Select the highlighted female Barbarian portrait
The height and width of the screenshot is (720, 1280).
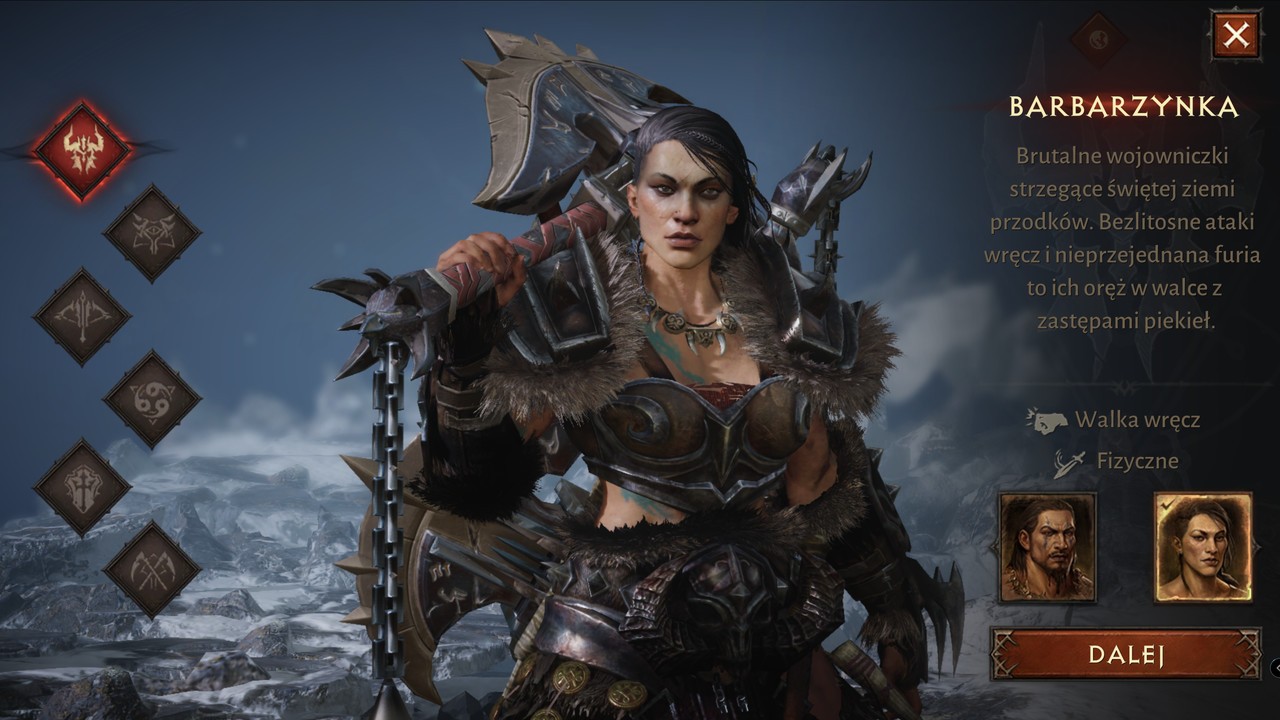click(x=1202, y=547)
